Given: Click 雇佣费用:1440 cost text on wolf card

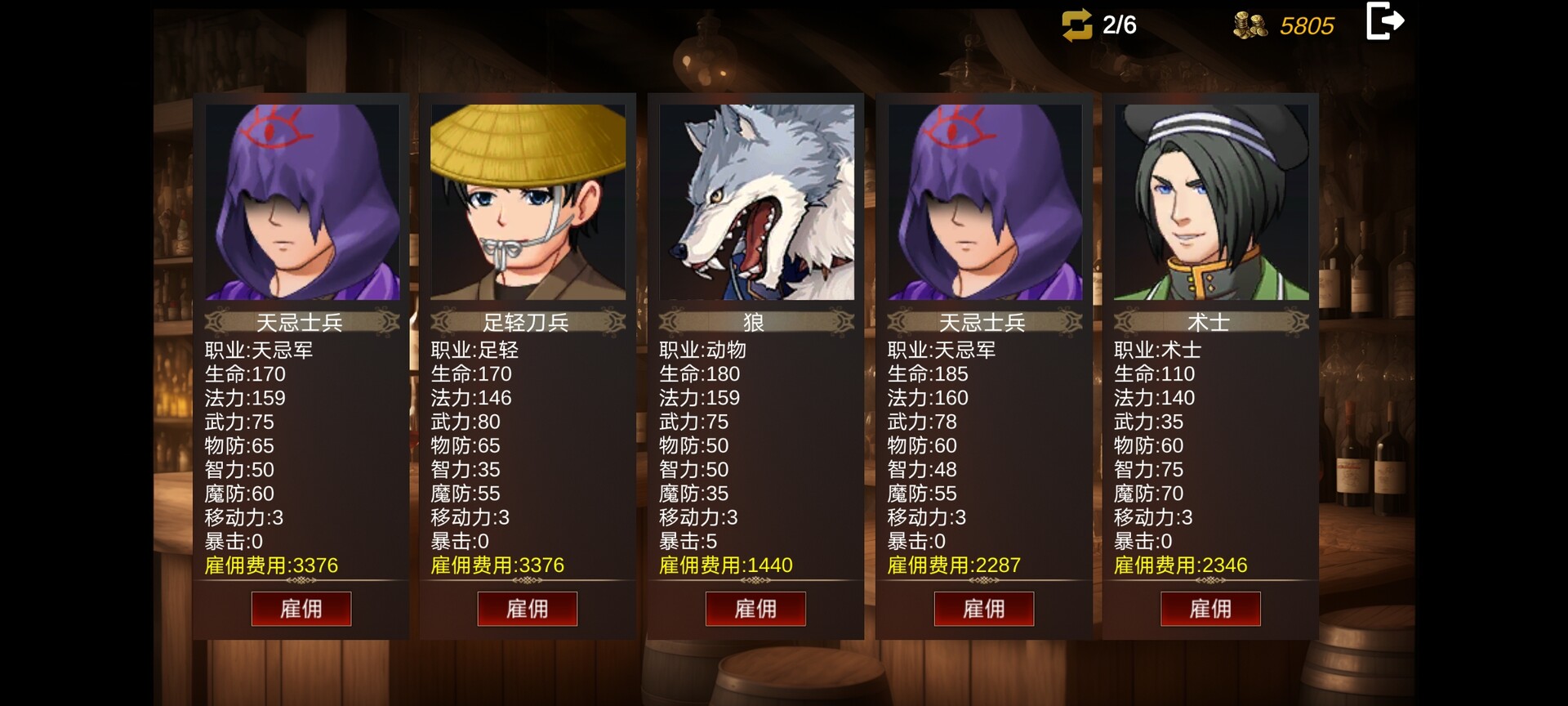Looking at the screenshot, I should tap(725, 565).
